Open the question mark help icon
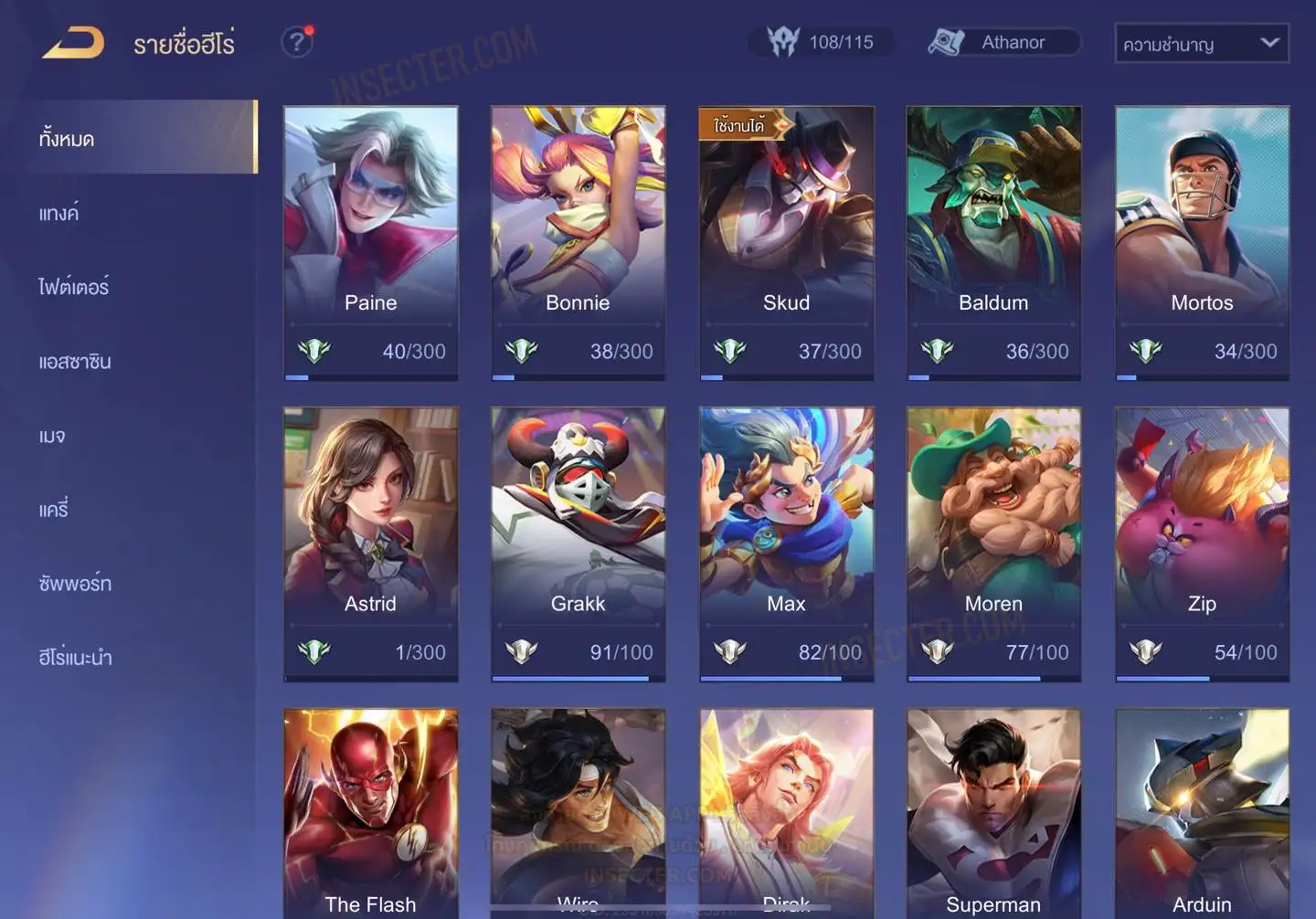This screenshot has width=1316, height=919. point(296,42)
